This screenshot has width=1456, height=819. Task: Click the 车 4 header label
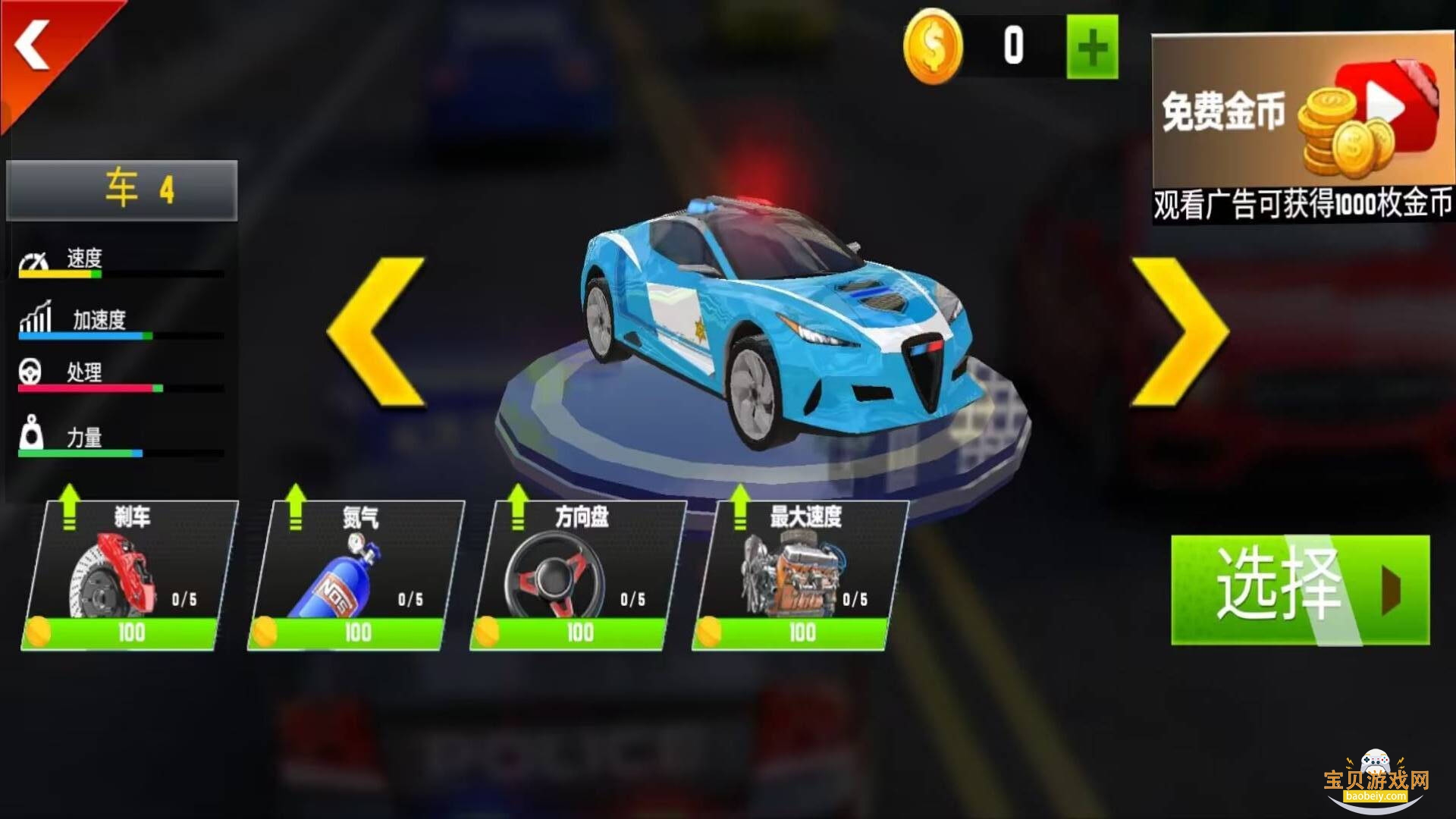coord(121,190)
